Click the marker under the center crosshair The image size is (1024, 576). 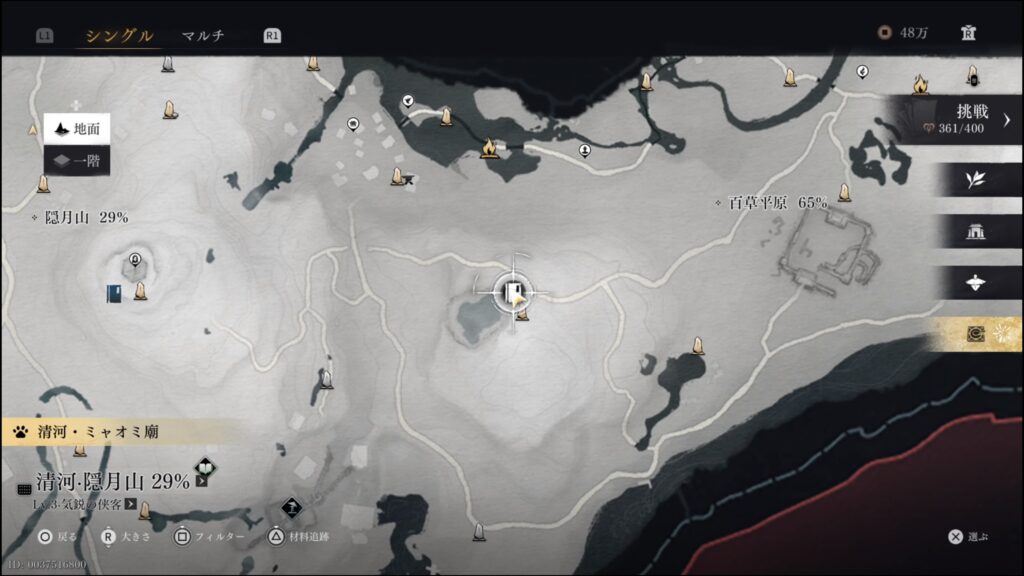516,292
